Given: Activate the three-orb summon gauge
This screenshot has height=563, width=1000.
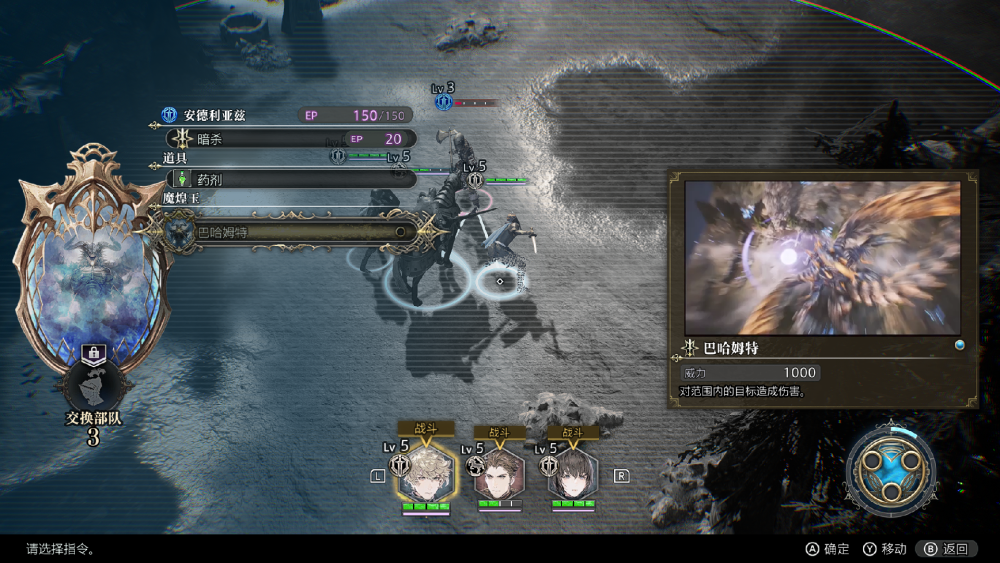Looking at the screenshot, I should (x=890, y=468).
